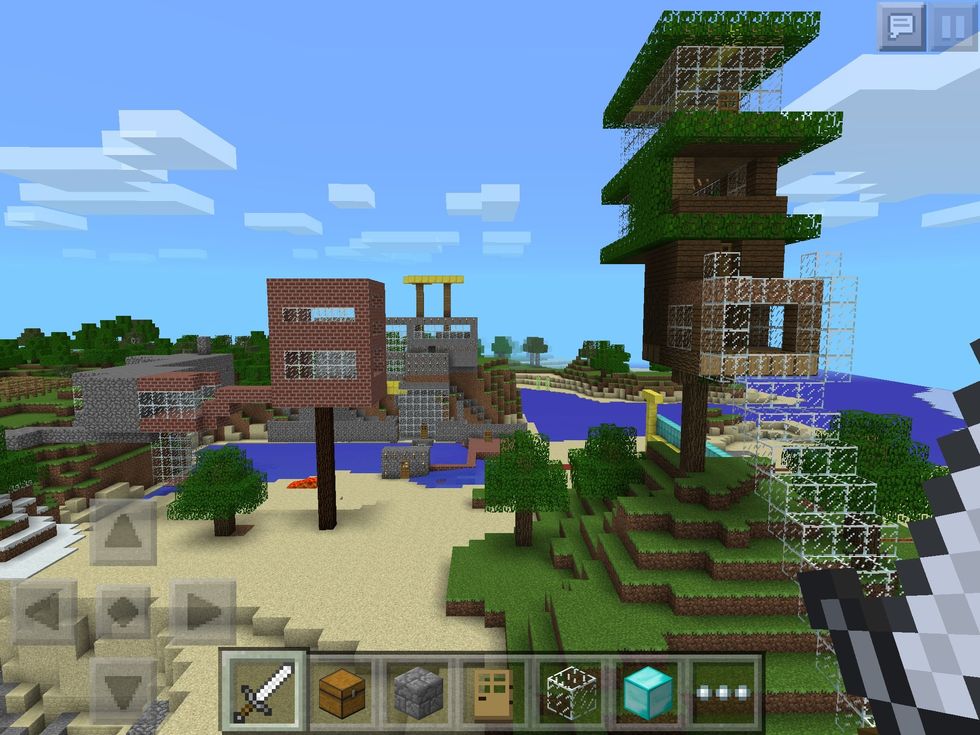Pick the wooden door hotbar slot
The height and width of the screenshot is (735, 980).
pos(494,691)
